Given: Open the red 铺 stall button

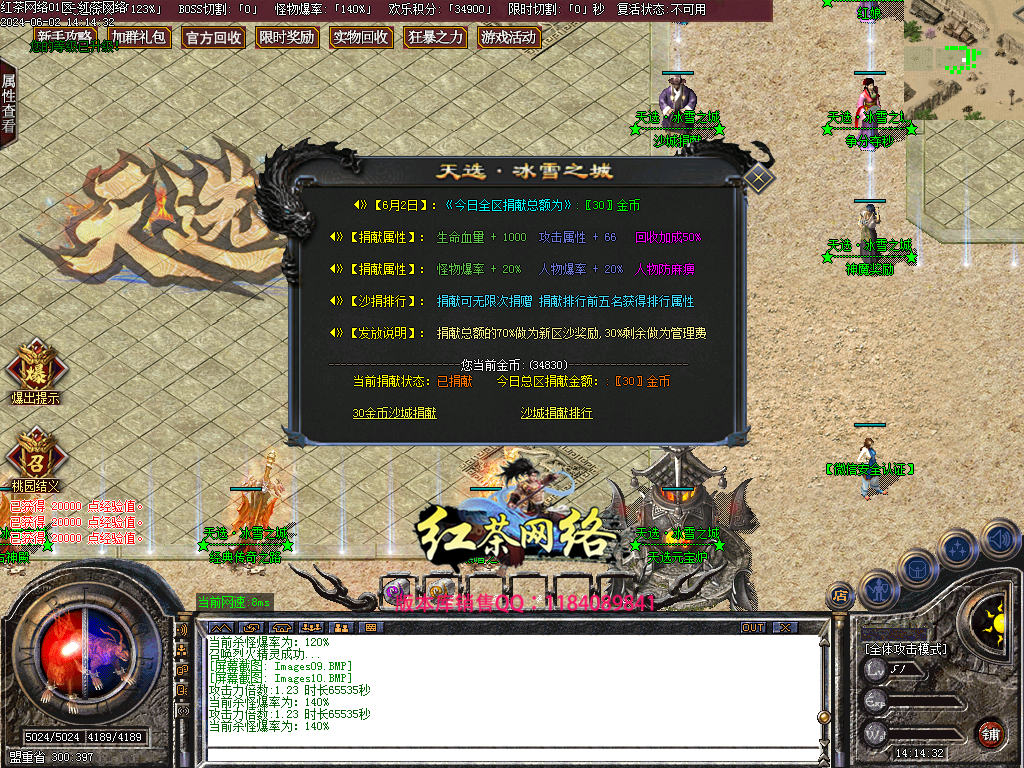Looking at the screenshot, I should pos(990,733).
